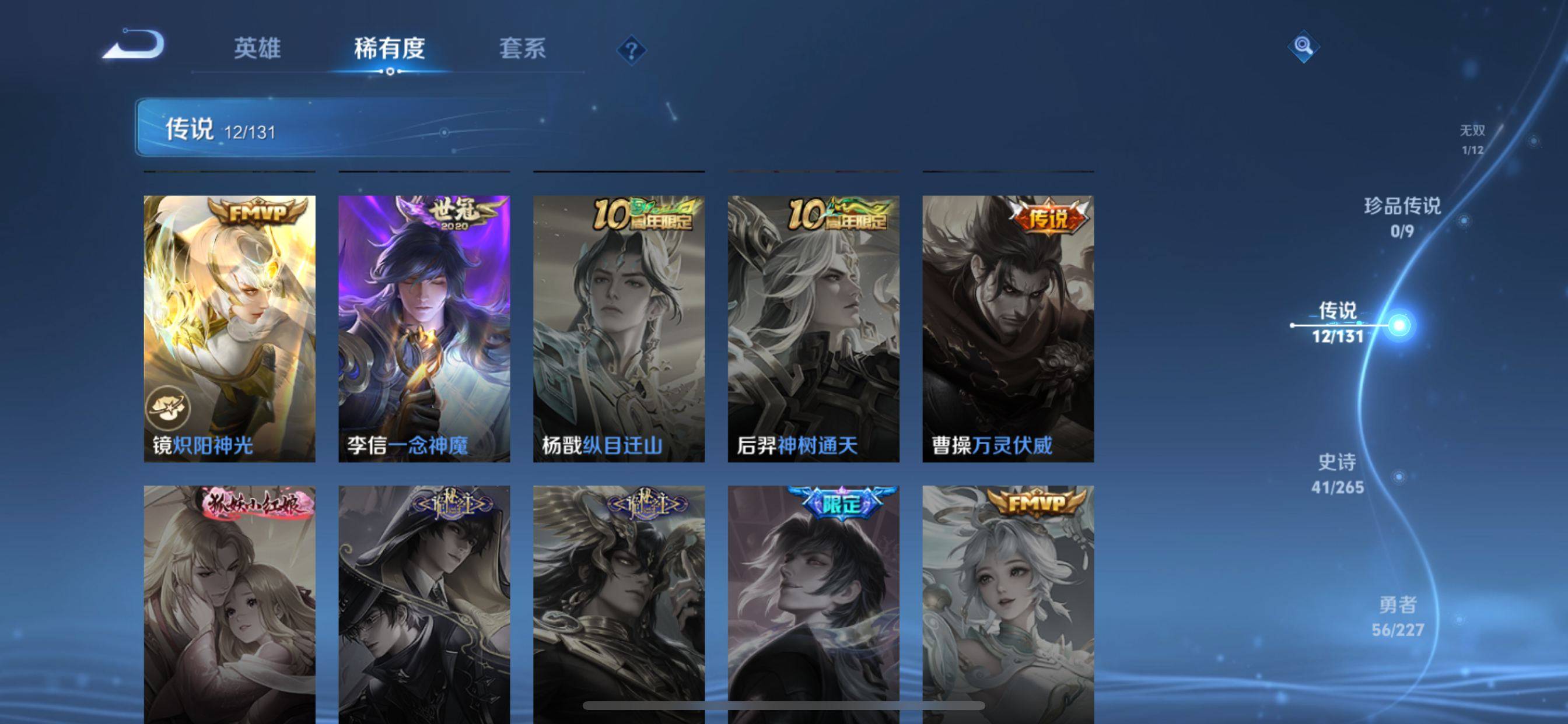Viewport: 1568px width, 724px height.
Task: Jump to the 勇者 rarity tier
Action: (x=1398, y=616)
